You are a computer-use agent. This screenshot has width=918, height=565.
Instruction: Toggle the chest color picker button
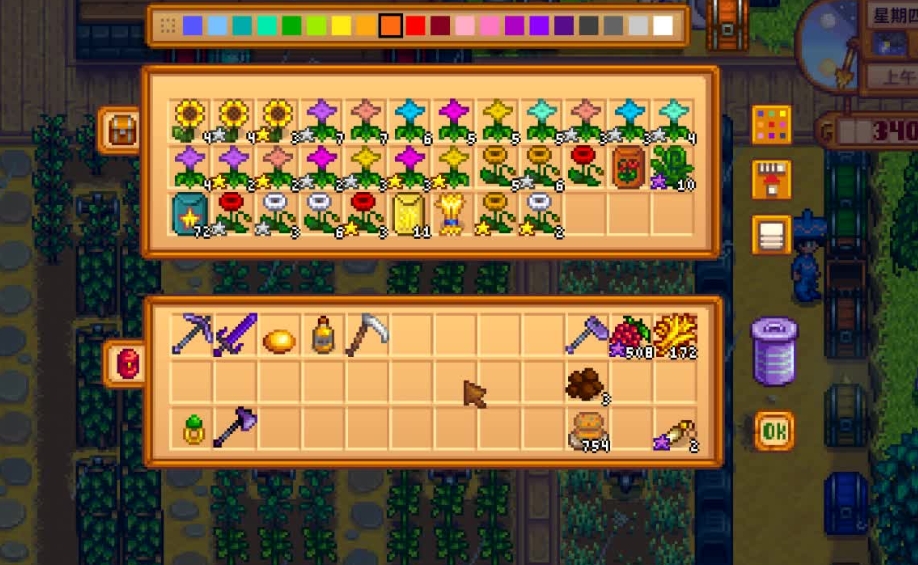771,125
